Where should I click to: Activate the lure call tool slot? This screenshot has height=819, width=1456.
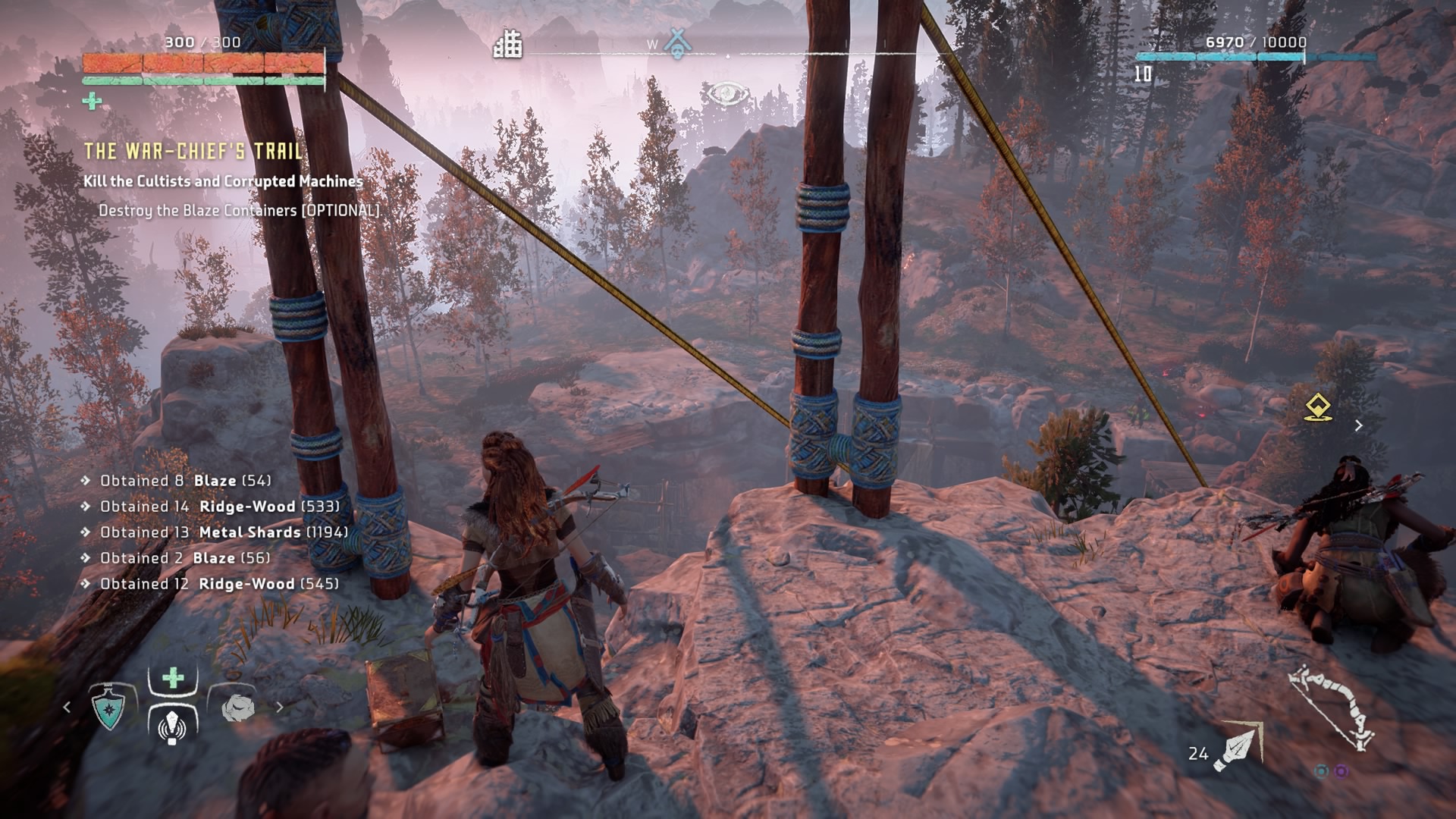(173, 725)
